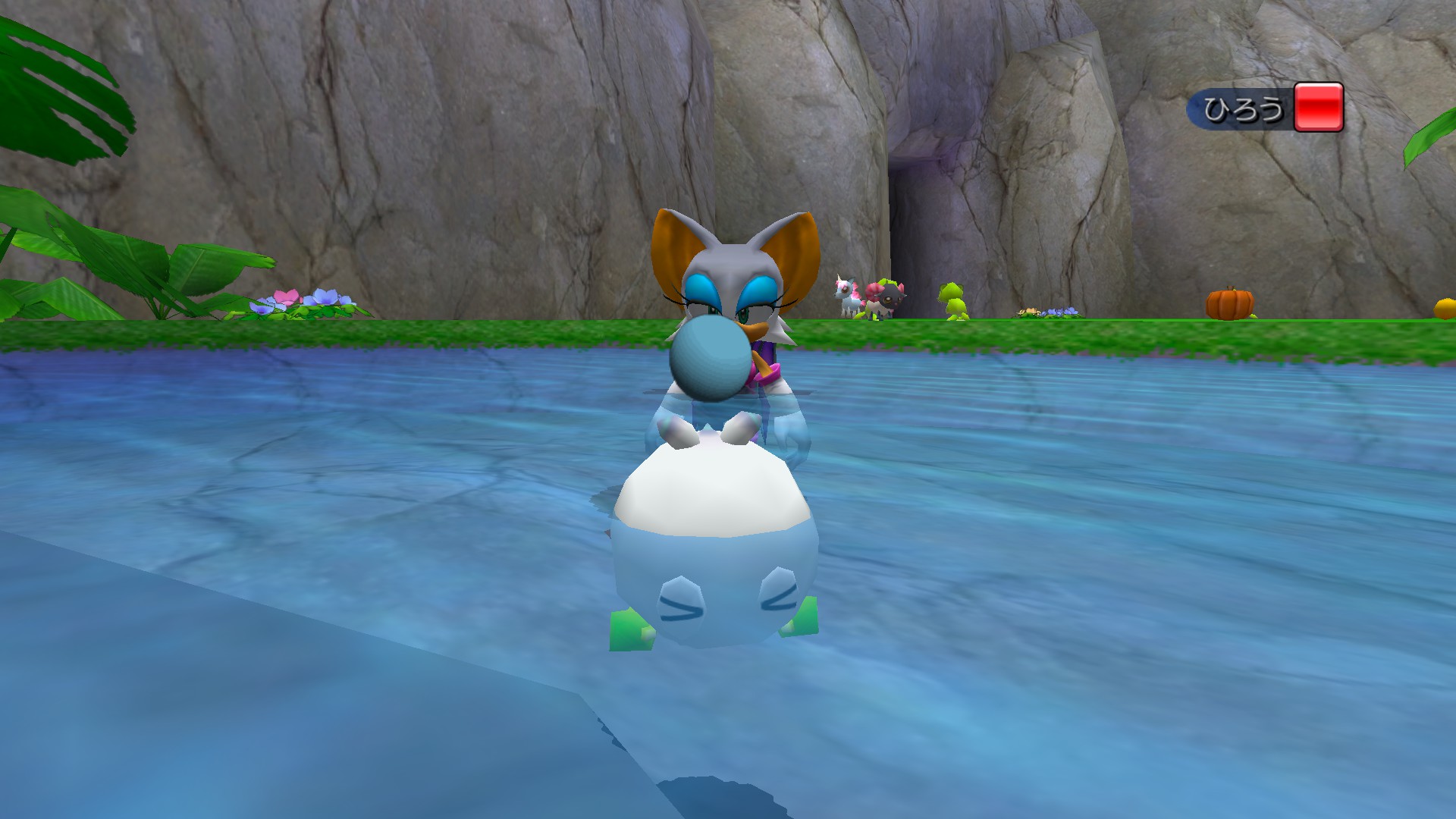Click the green Chao standing by the cave
Viewport: 1456px width, 819px height.
952,299
